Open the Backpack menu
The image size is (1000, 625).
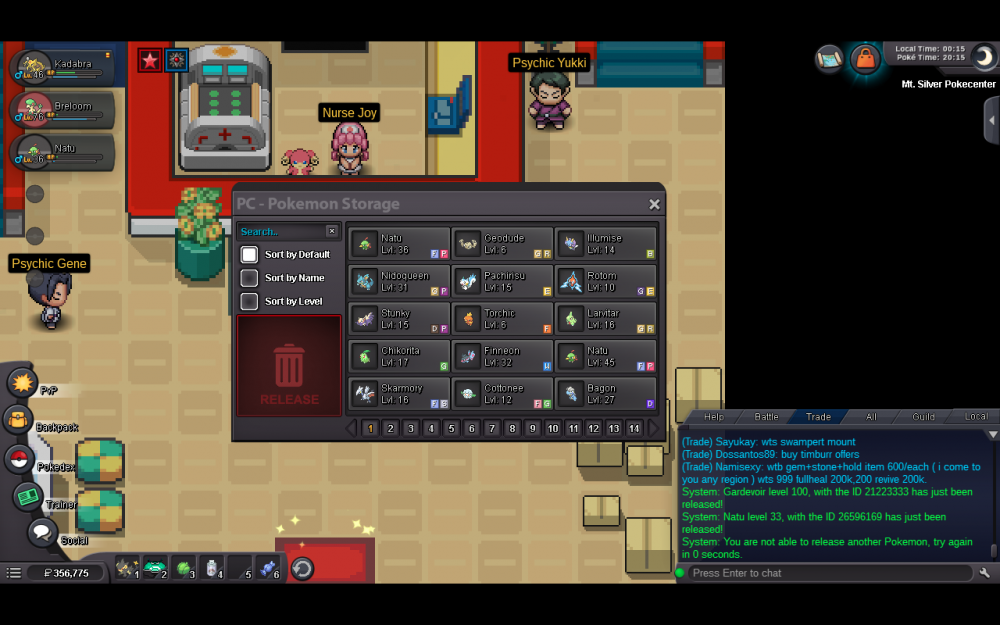[x=18, y=421]
